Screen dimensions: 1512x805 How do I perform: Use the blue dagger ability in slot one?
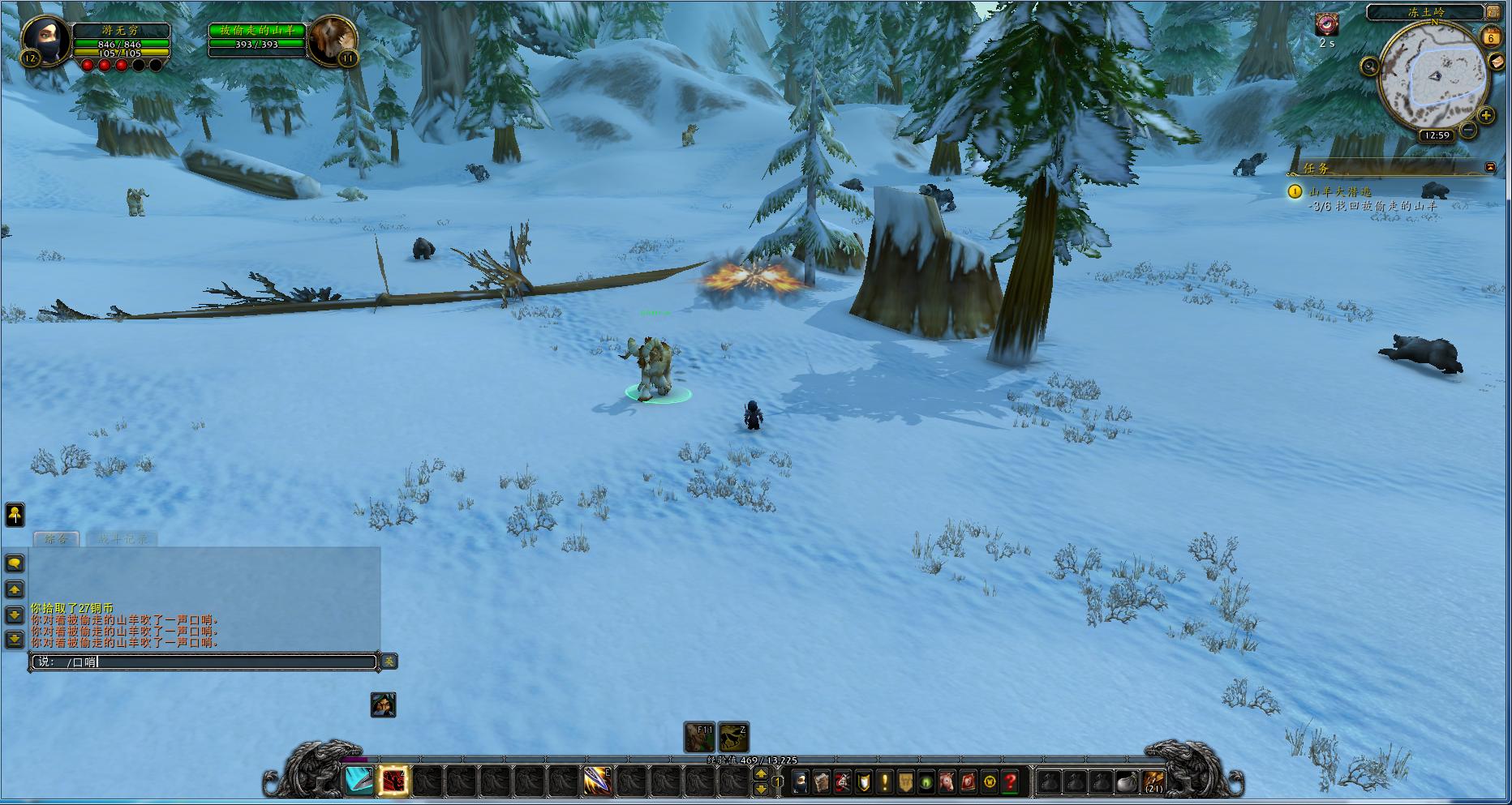(x=359, y=781)
